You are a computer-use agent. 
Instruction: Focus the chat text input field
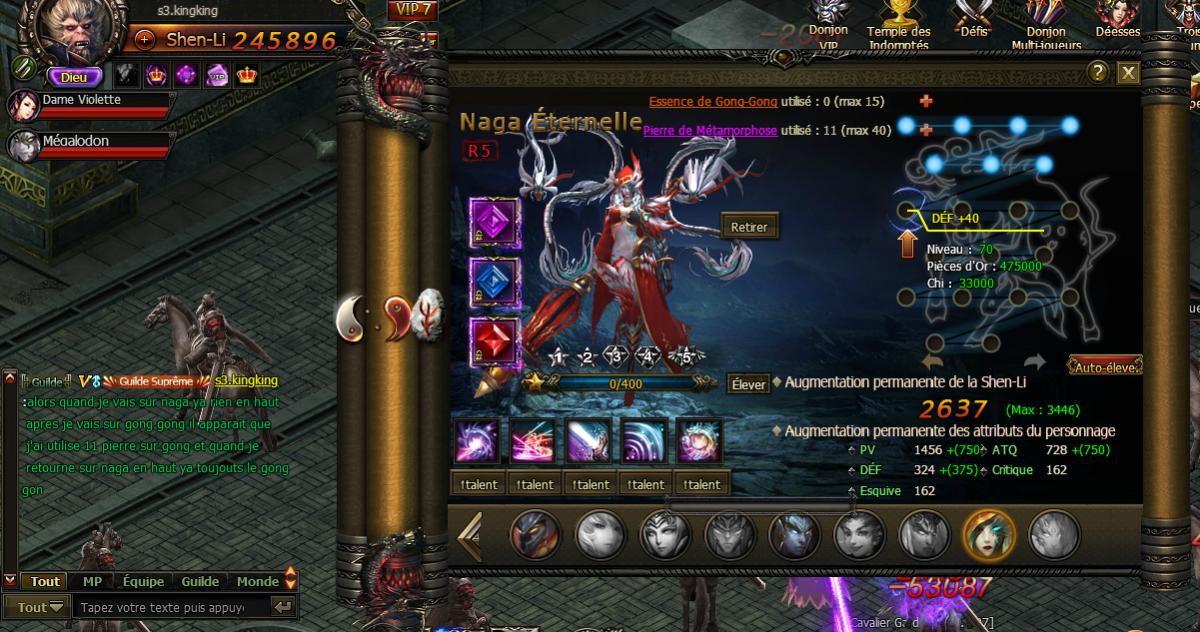173,607
